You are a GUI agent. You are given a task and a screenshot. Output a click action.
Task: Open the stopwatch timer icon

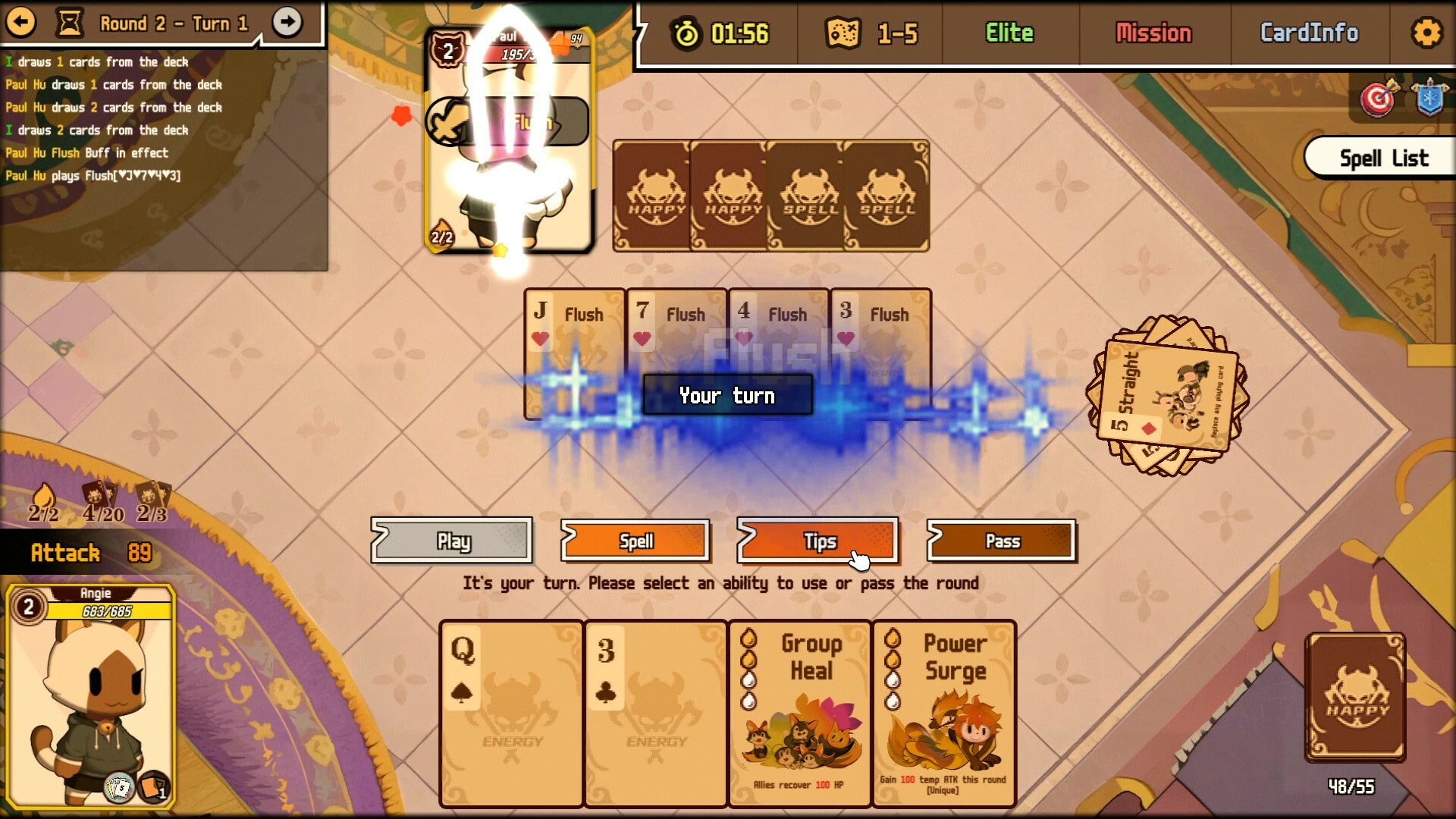click(689, 33)
